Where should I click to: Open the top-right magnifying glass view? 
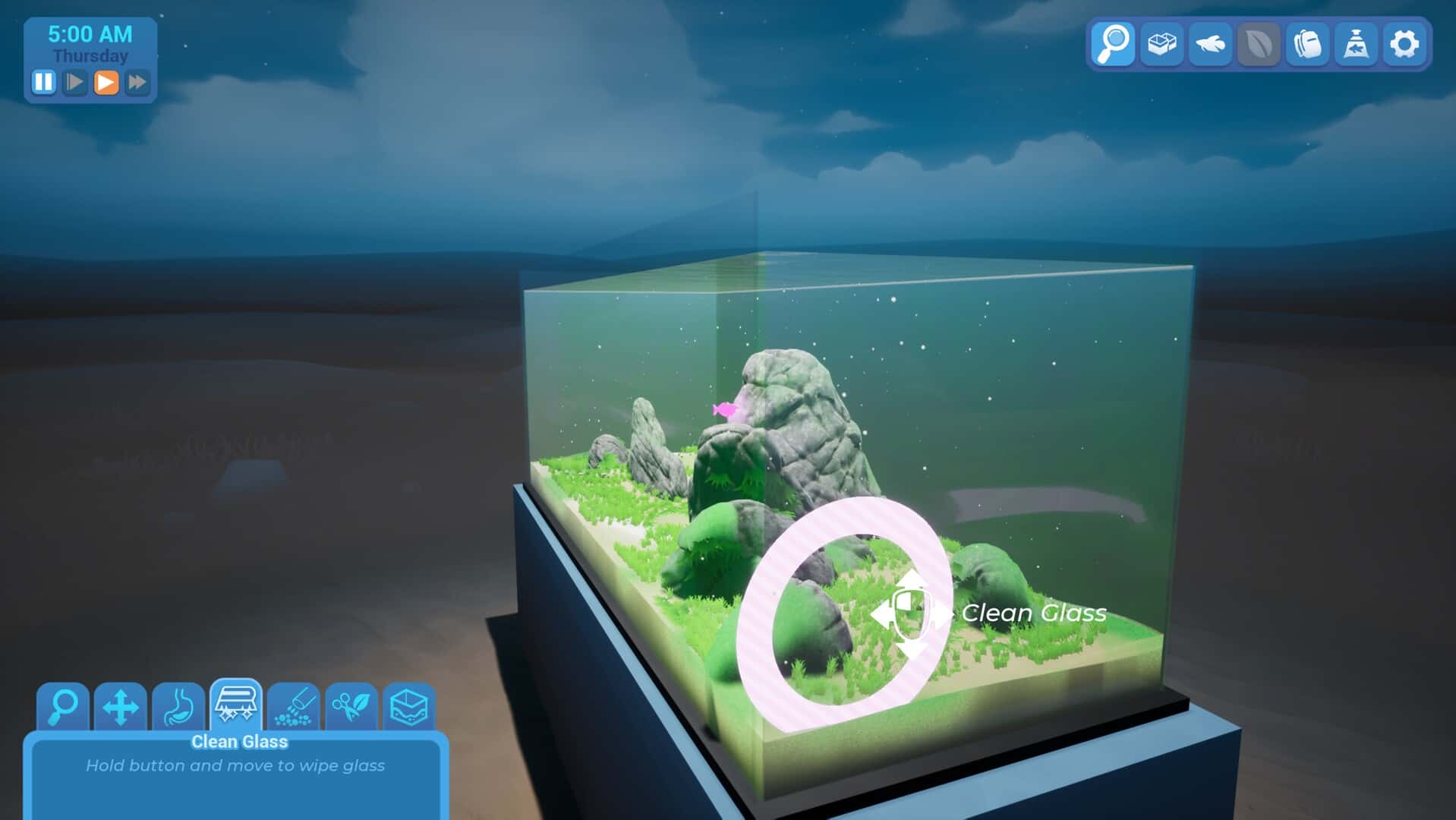(x=1113, y=44)
